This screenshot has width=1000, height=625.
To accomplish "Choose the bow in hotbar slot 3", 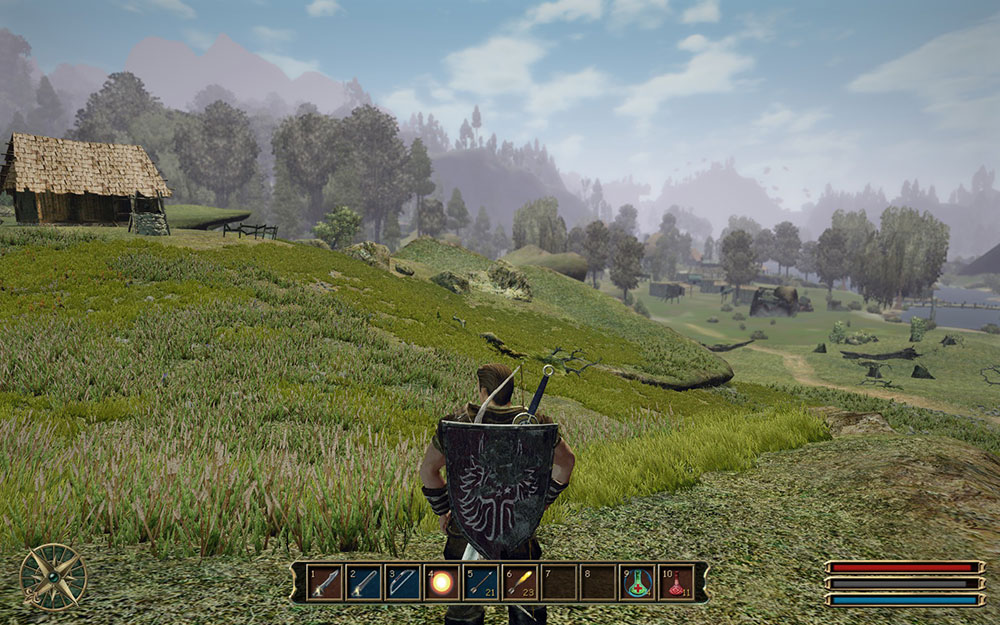I will [x=403, y=582].
